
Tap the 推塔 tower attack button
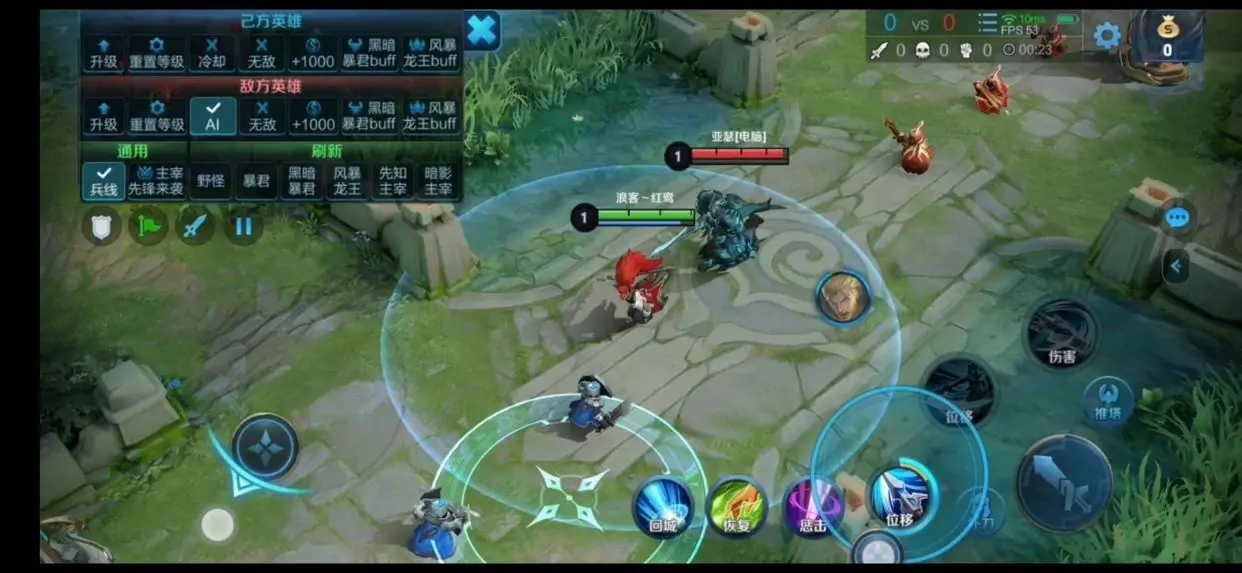[x=1108, y=398]
